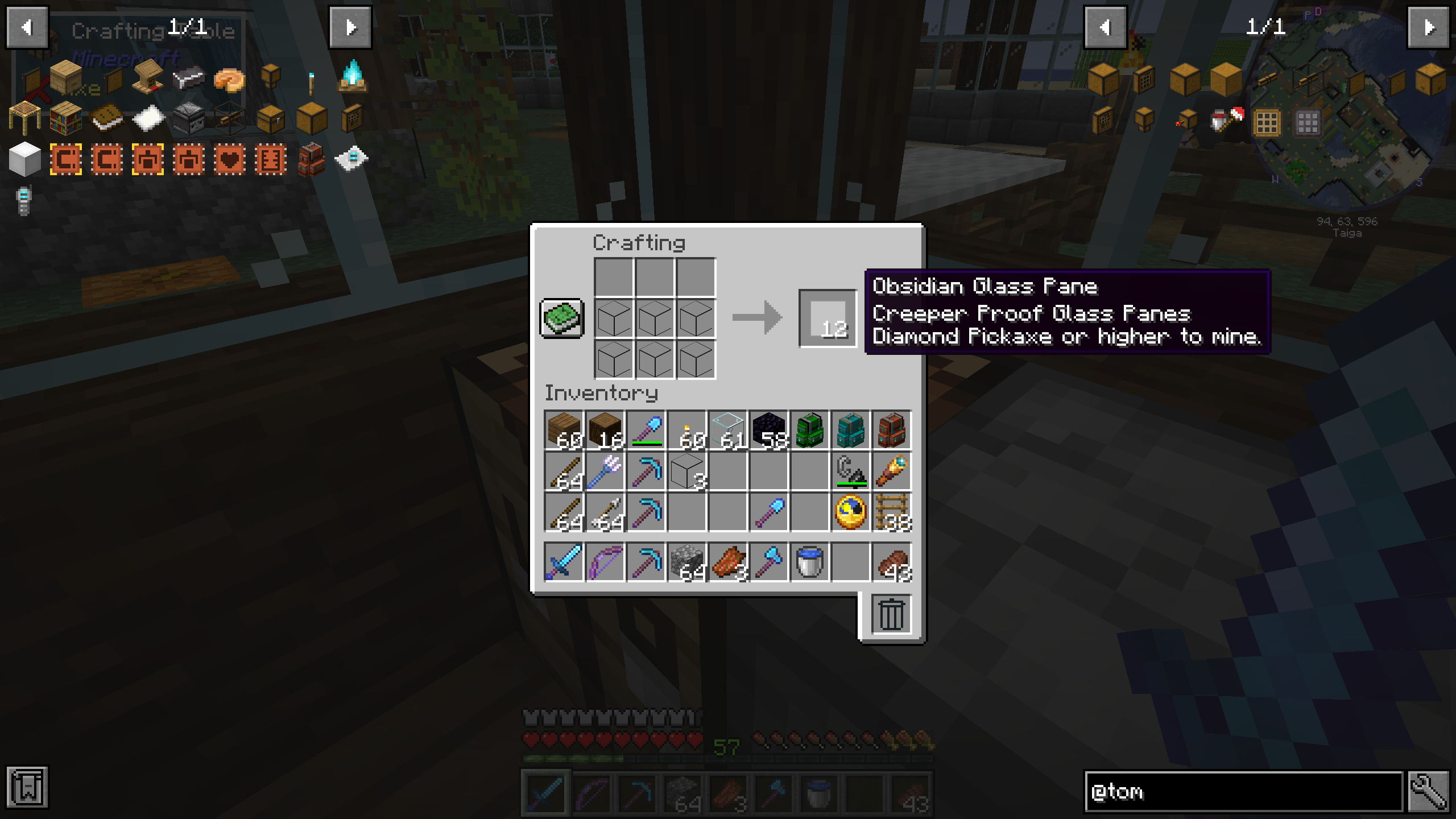
Task: Click the Obsidian Glass Pane output slot
Action: 828,318
